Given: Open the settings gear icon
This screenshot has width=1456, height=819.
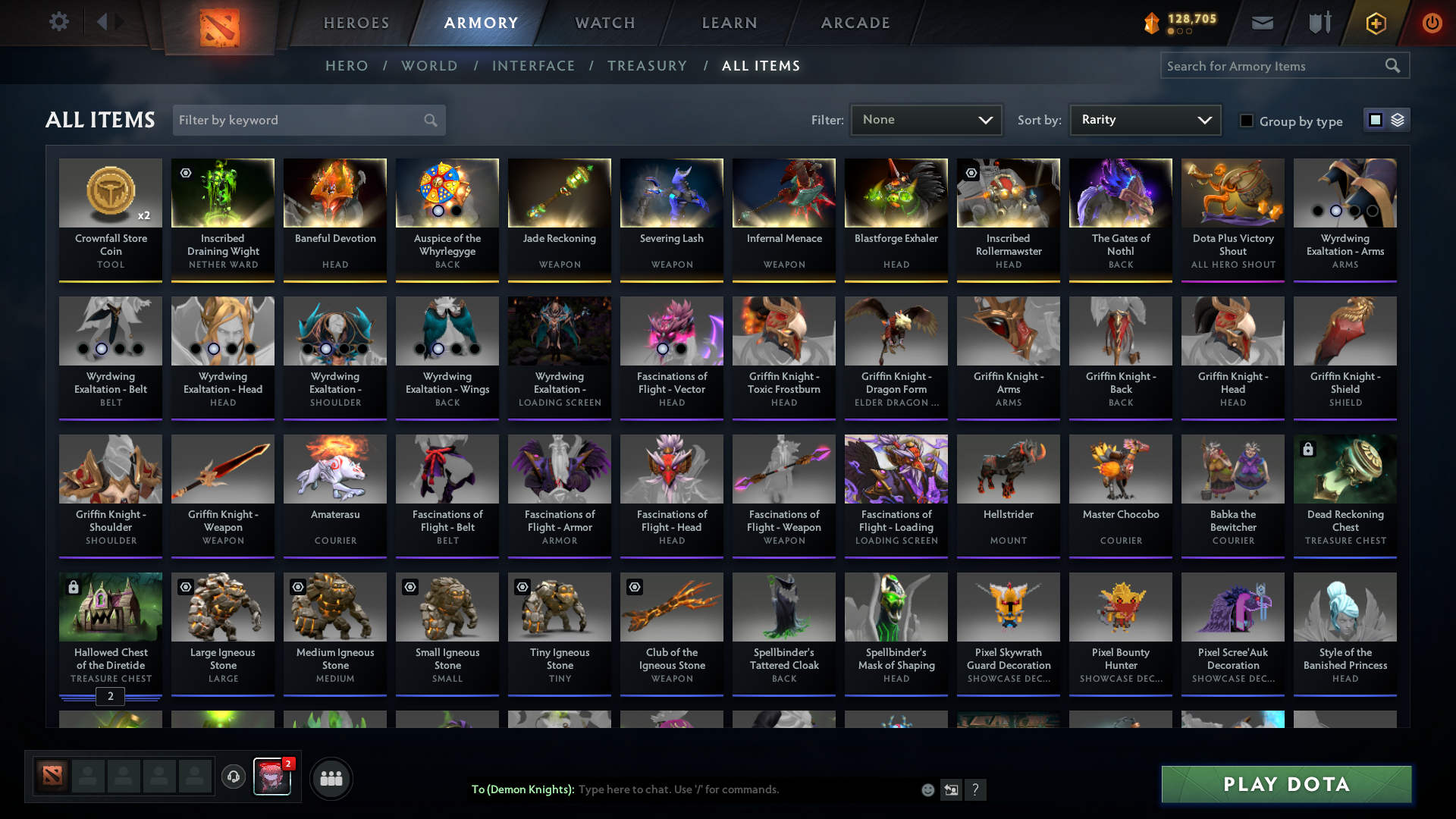Looking at the screenshot, I should tap(59, 21).
